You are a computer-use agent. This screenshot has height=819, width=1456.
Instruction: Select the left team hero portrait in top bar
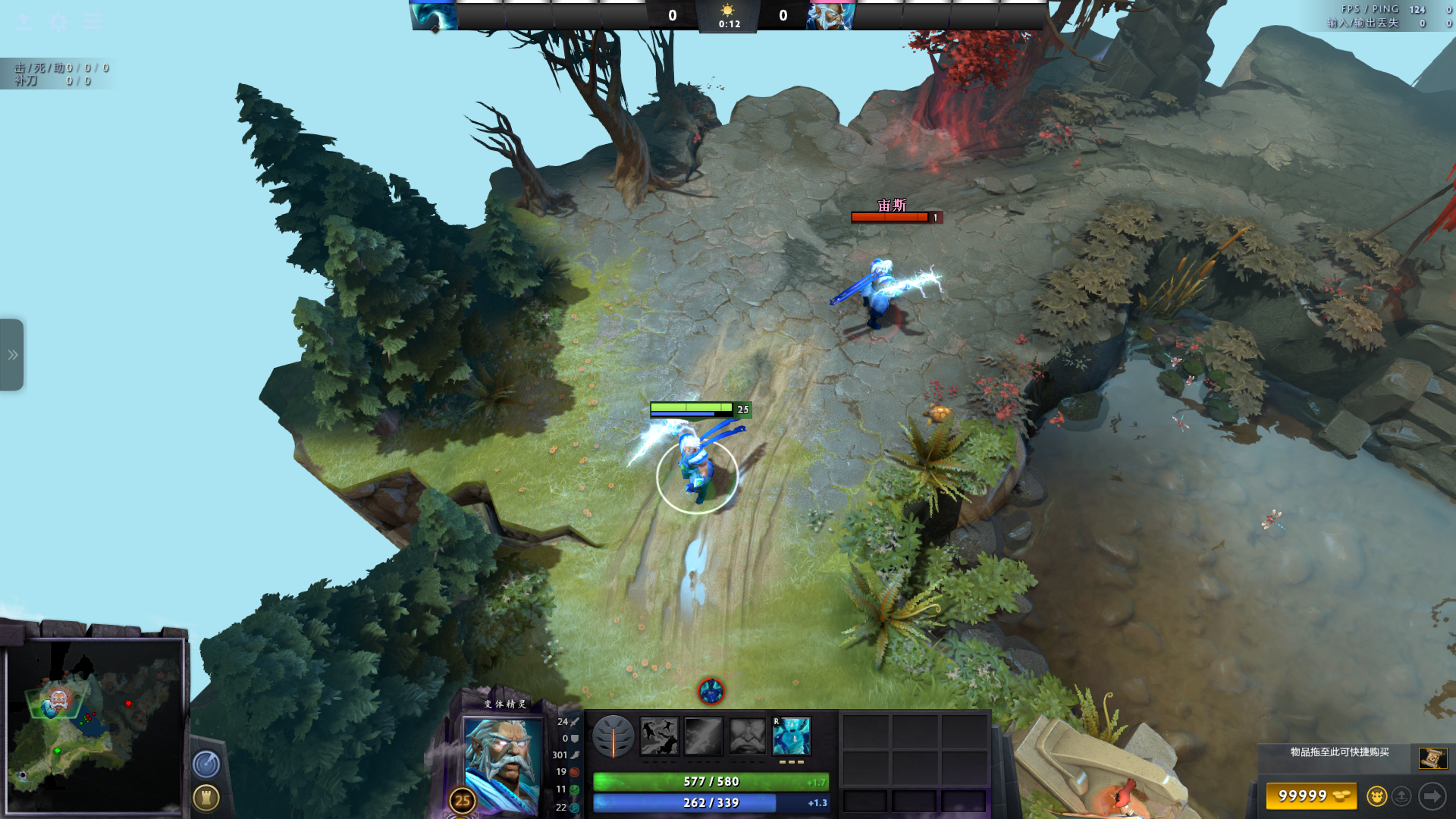434,15
